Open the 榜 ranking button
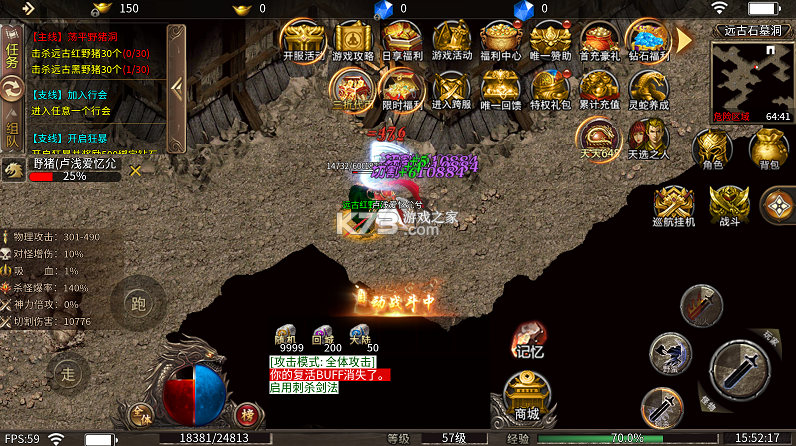796x446 pixels. tap(247, 413)
